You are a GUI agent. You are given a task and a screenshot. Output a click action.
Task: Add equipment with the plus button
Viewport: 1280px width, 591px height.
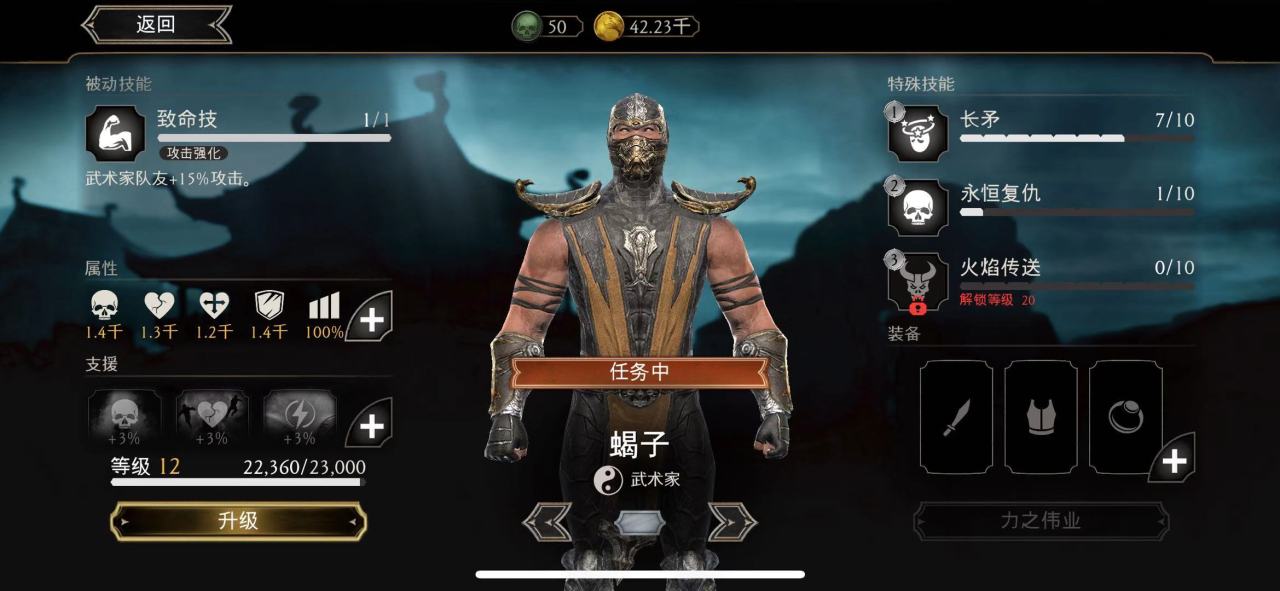1173,460
